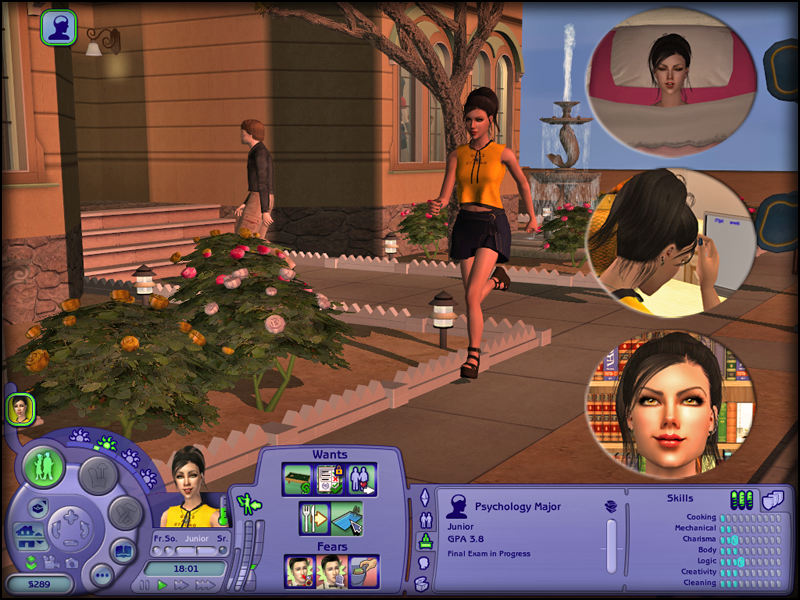This screenshot has height=600, width=800.
Task: Select the swimming pool want icon
Action: tap(345, 518)
